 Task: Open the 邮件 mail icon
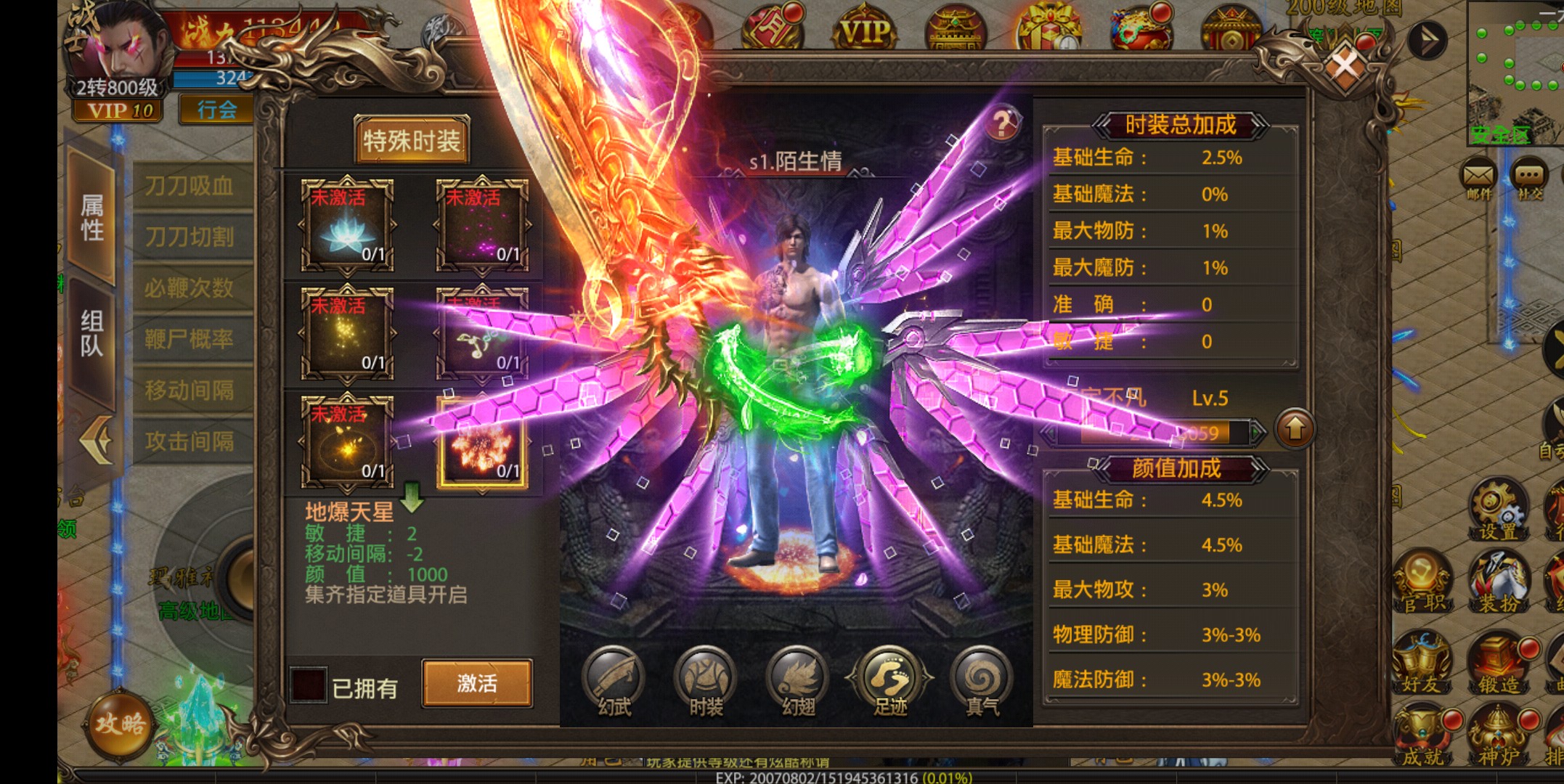[x=1478, y=179]
